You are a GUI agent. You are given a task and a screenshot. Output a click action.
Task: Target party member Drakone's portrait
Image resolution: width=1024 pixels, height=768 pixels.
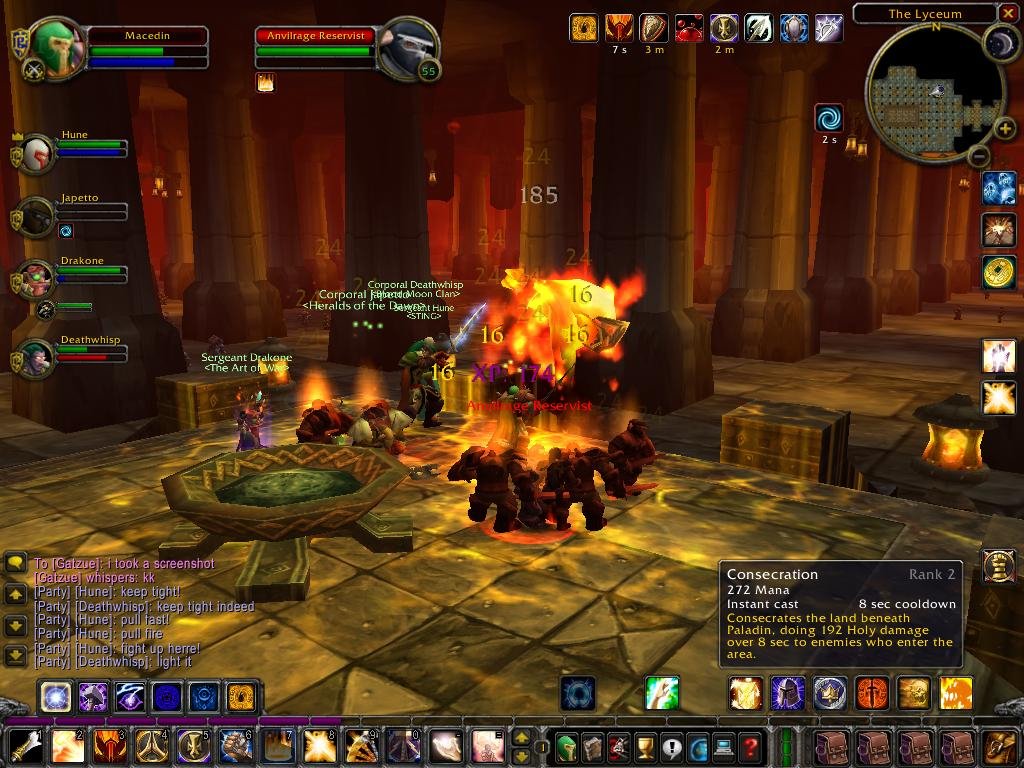pyautogui.click(x=36, y=279)
